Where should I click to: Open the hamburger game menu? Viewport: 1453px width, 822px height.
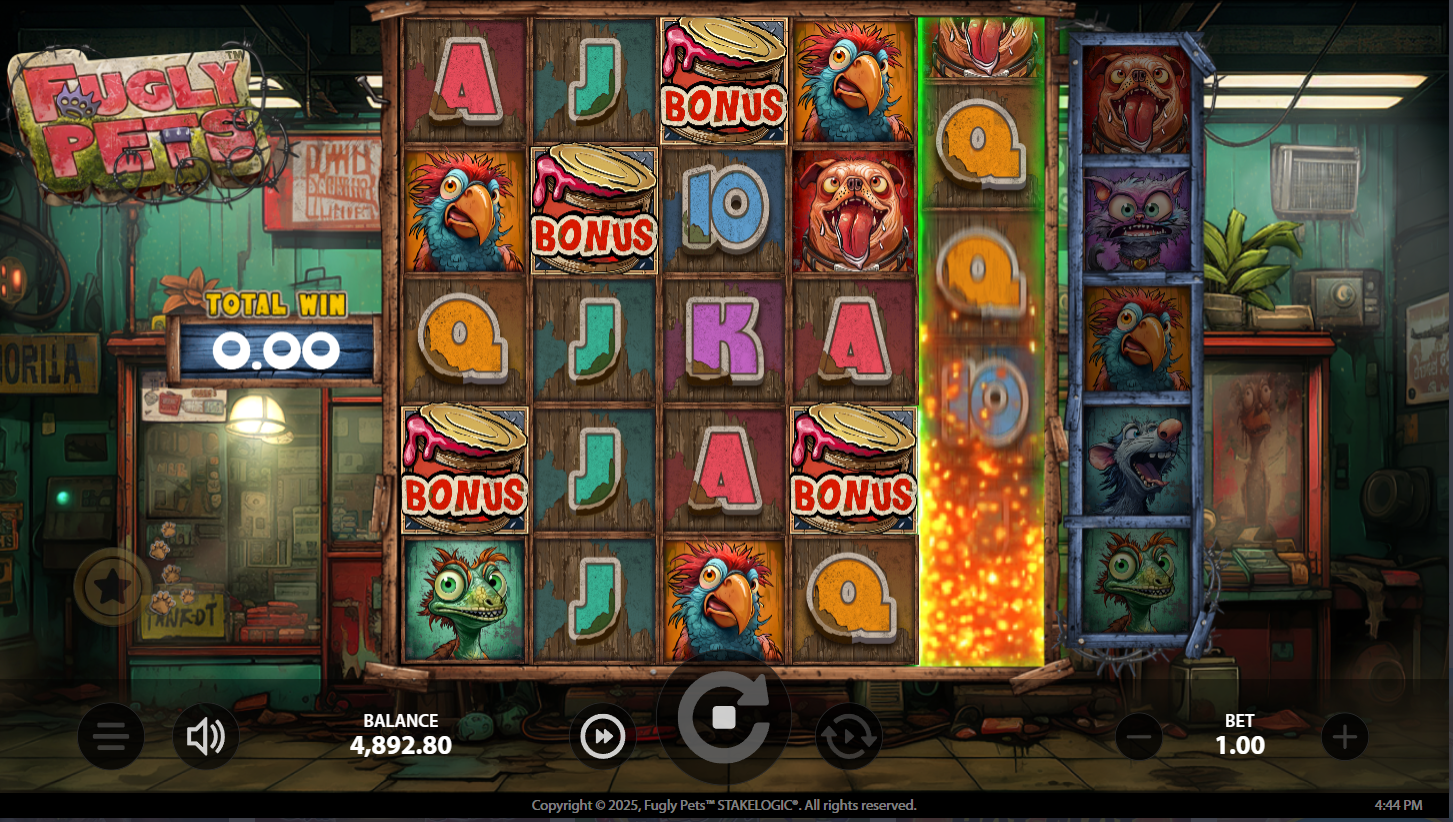(111, 737)
